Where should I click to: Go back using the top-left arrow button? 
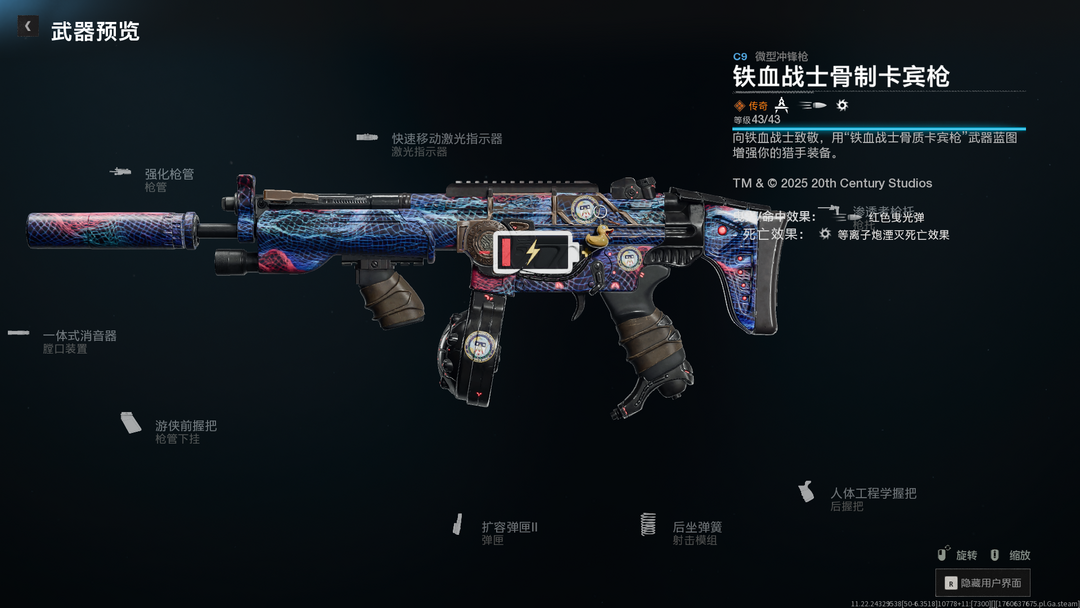click(28, 26)
